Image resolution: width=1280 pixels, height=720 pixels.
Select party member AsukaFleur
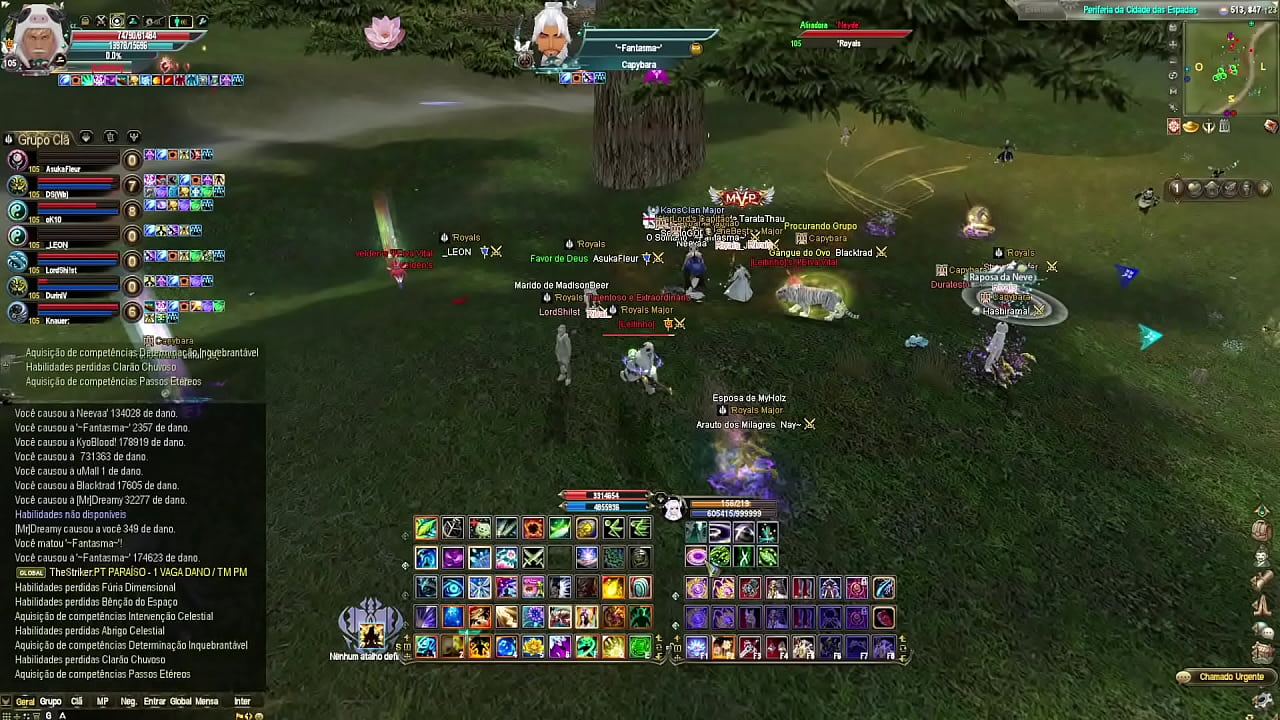62,169
